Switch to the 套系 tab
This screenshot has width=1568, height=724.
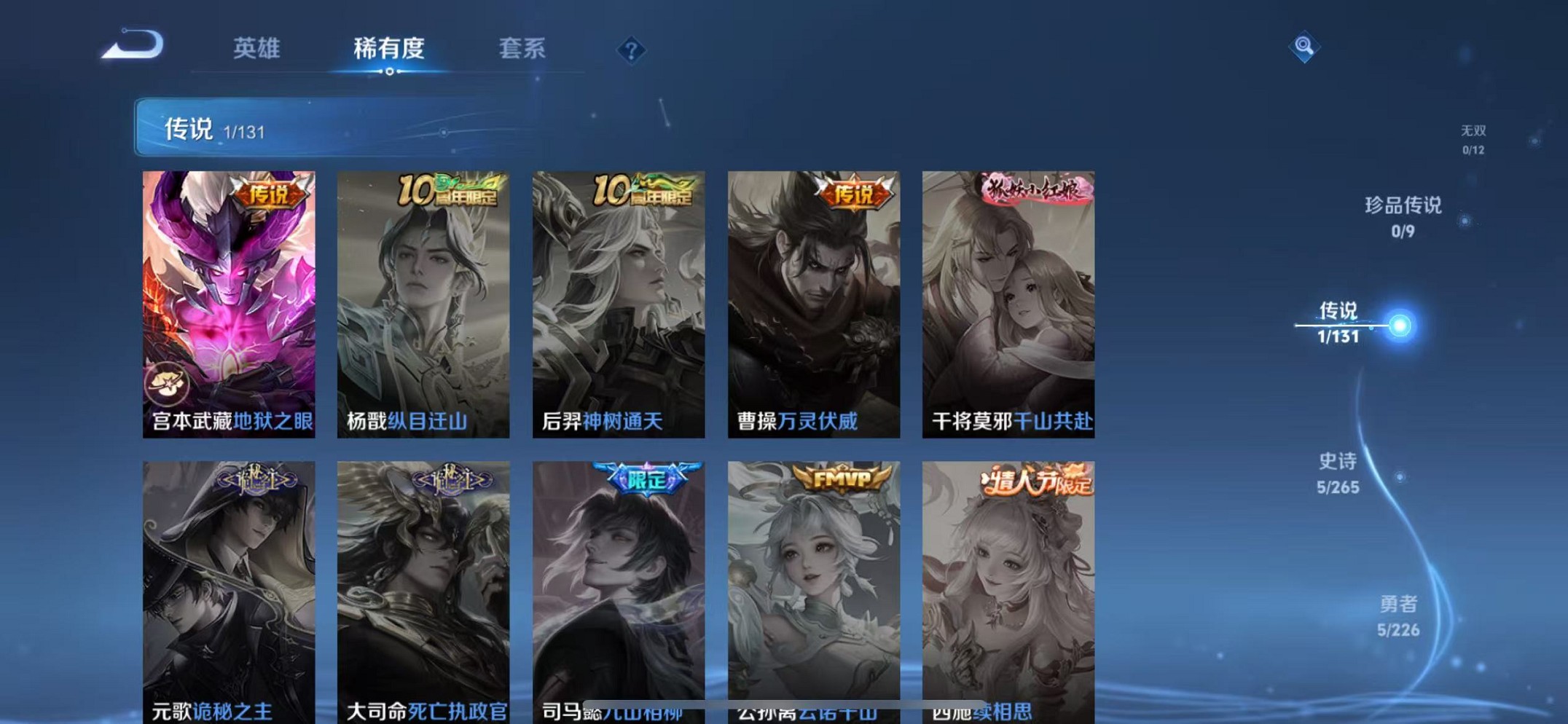[522, 49]
